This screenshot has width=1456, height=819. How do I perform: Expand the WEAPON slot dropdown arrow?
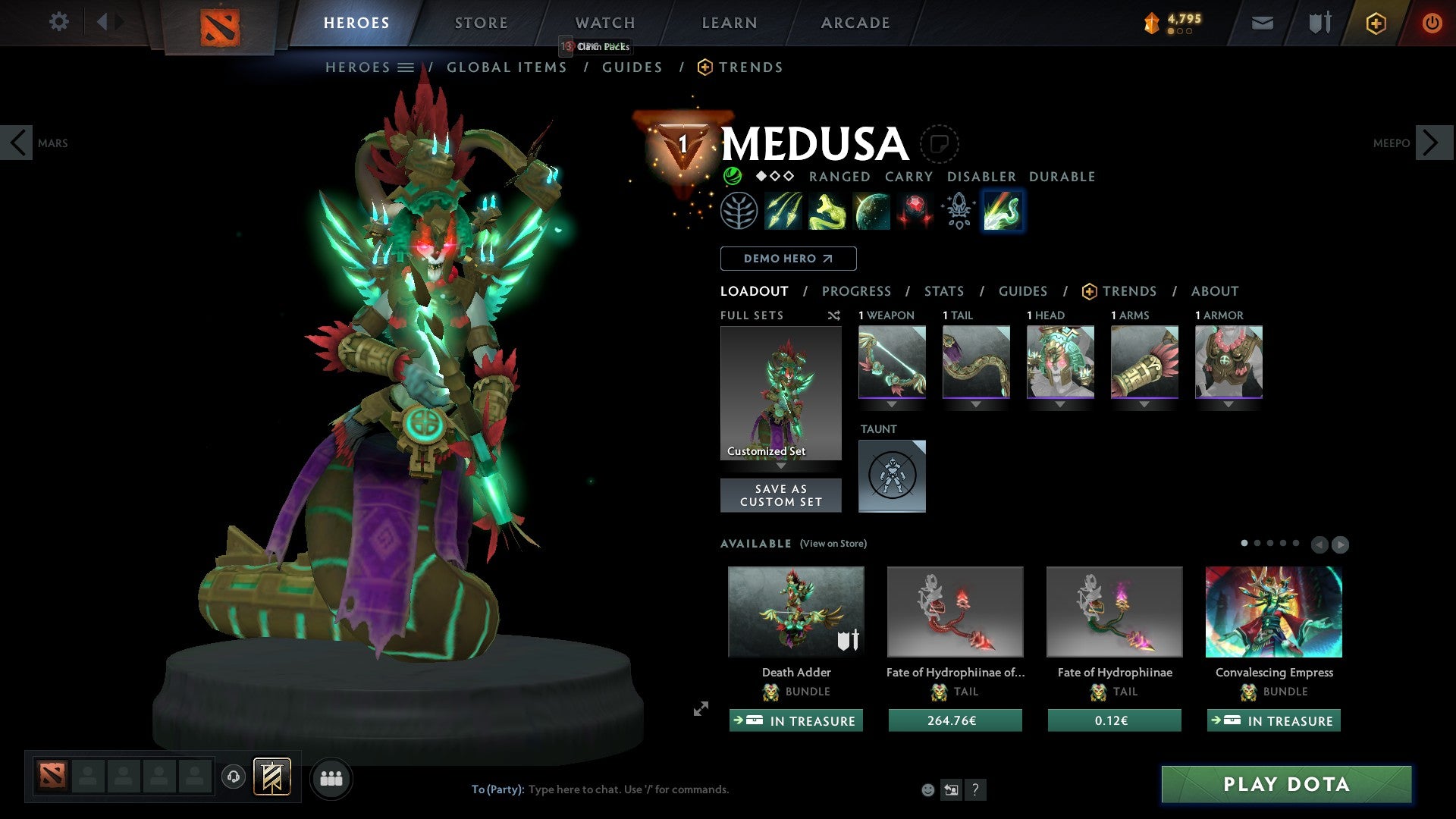tap(892, 404)
